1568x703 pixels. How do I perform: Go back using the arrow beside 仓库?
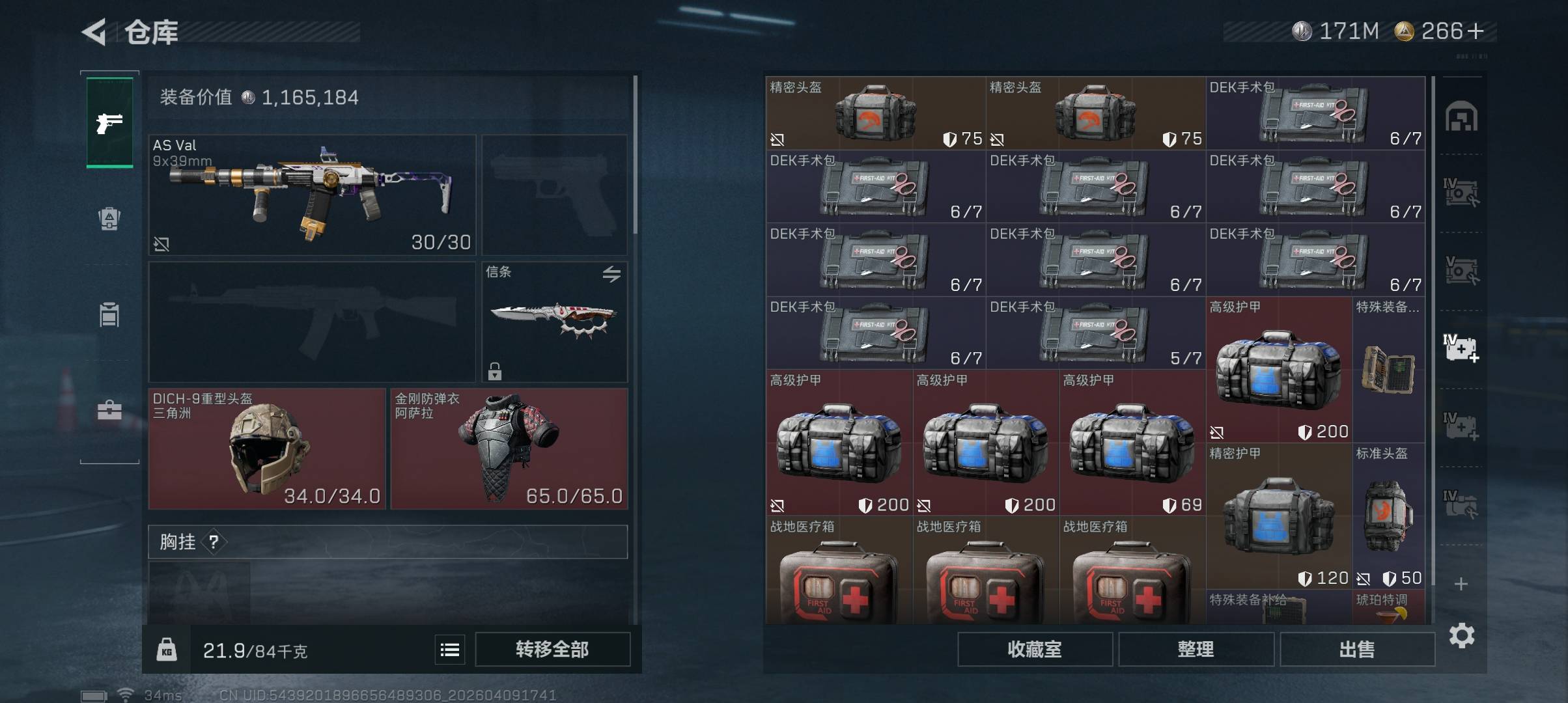pyautogui.click(x=95, y=32)
